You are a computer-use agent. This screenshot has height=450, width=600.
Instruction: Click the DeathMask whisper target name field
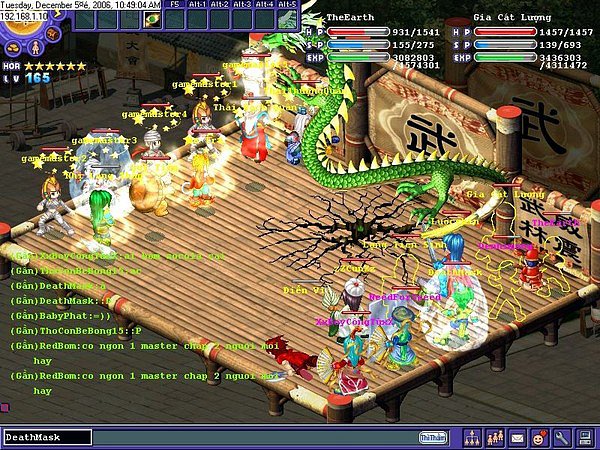click(46, 437)
